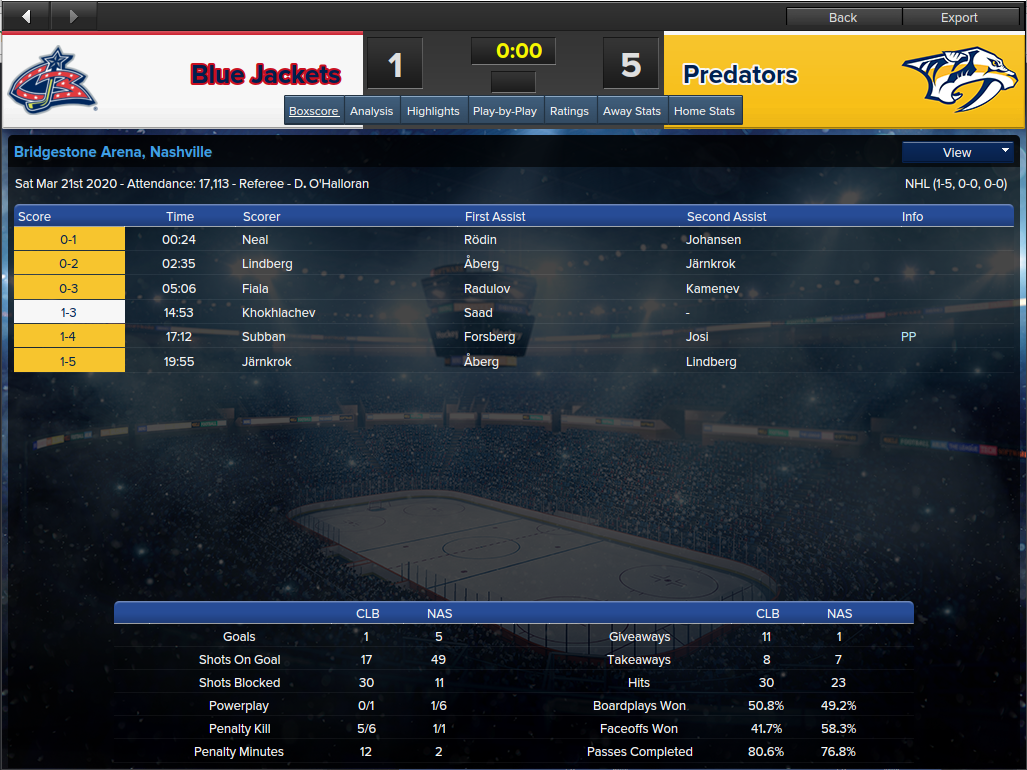
Task: Click the Export button
Action: click(x=959, y=17)
